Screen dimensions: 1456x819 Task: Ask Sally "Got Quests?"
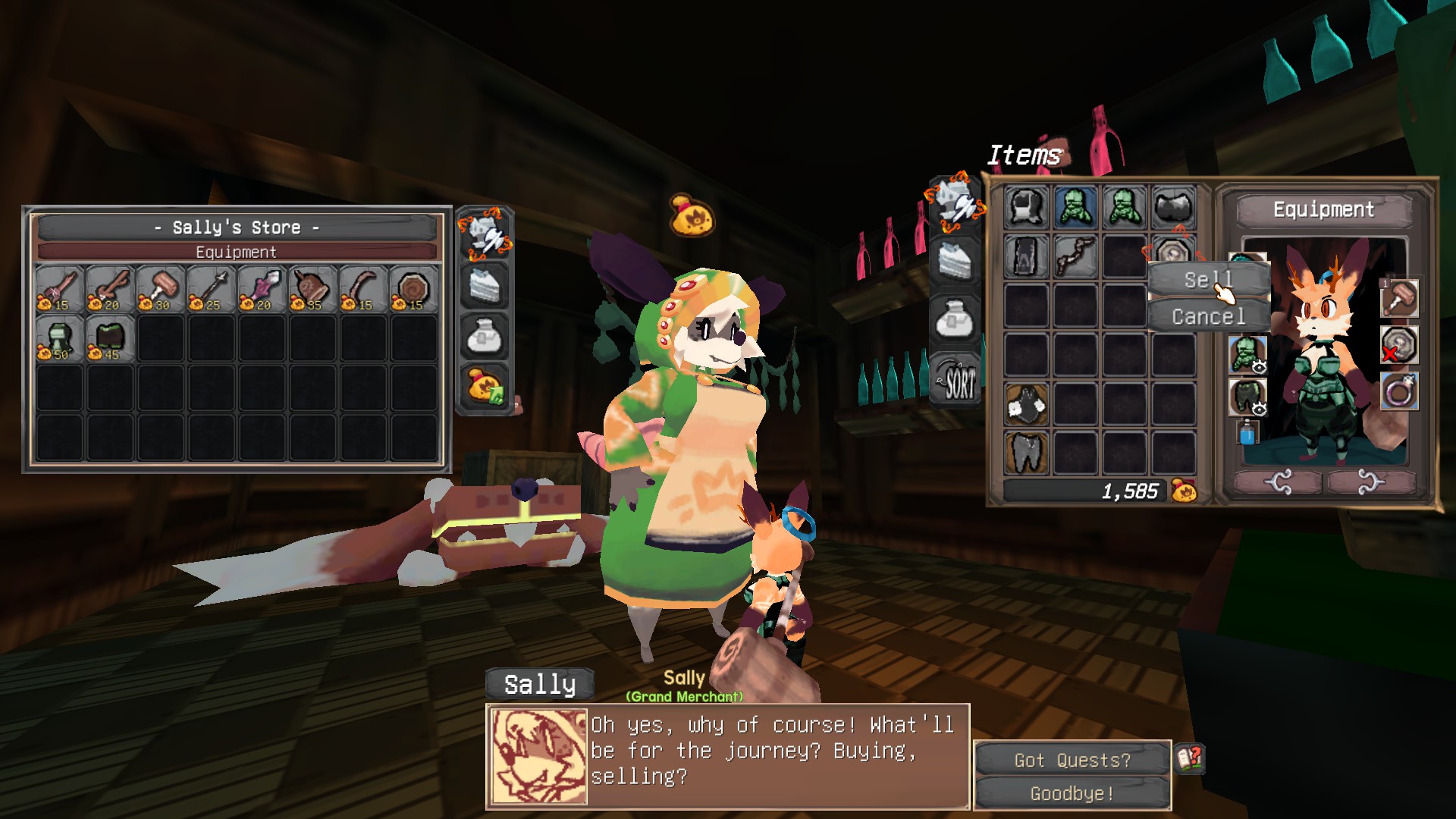[x=1072, y=760]
